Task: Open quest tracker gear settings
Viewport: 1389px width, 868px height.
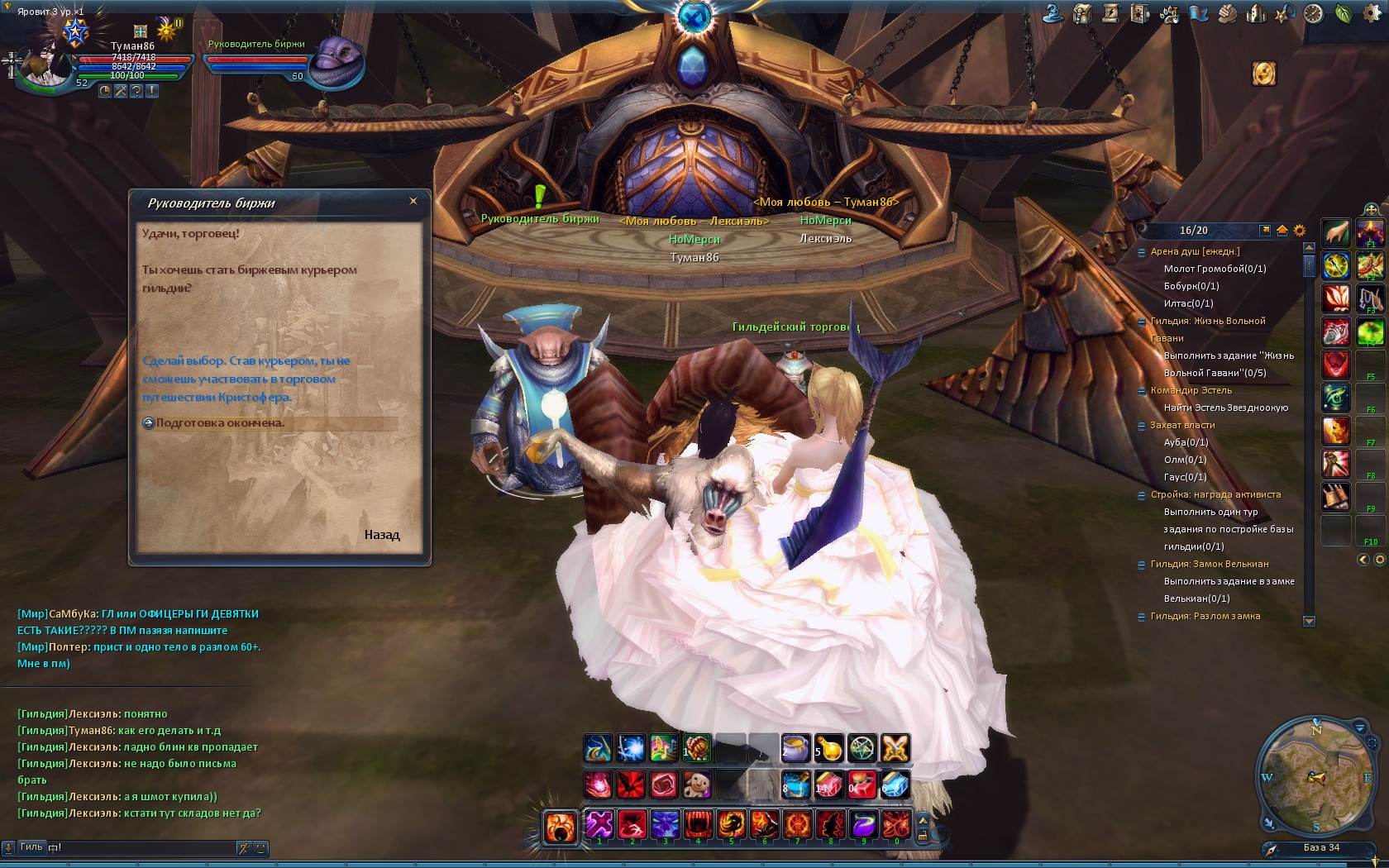Action: pyautogui.click(x=1299, y=231)
